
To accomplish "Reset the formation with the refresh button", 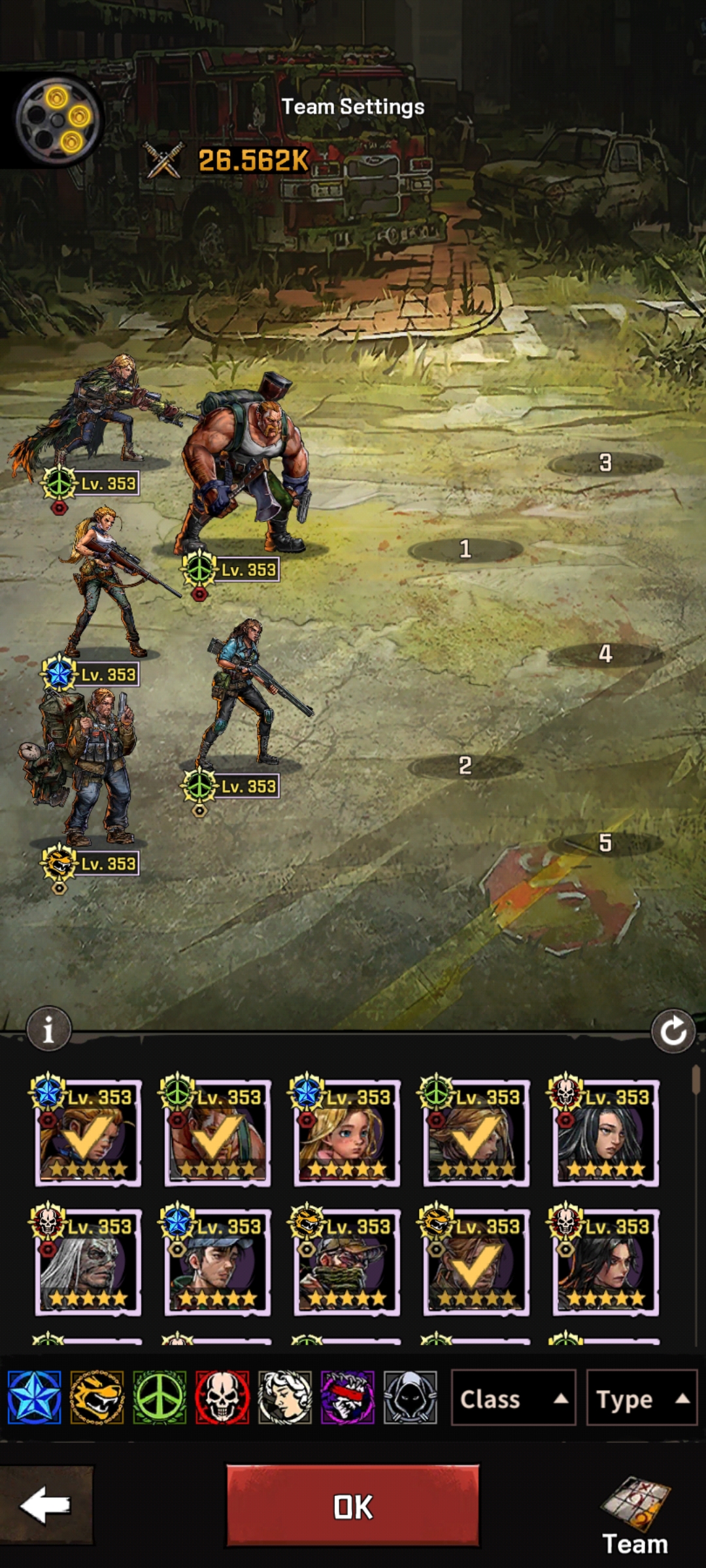I will pos(673,1032).
